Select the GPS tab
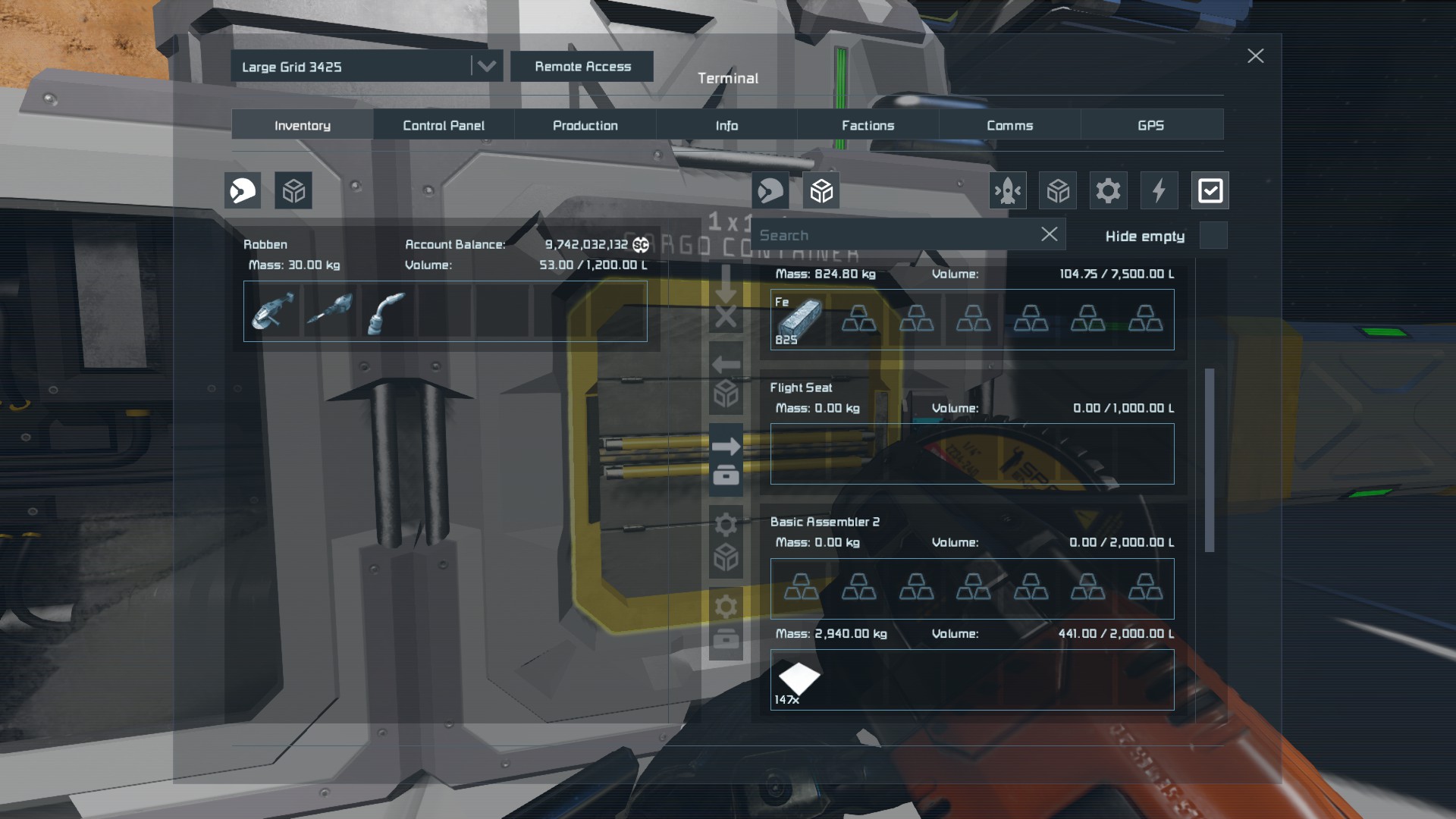The width and height of the screenshot is (1456, 819). [1150, 125]
